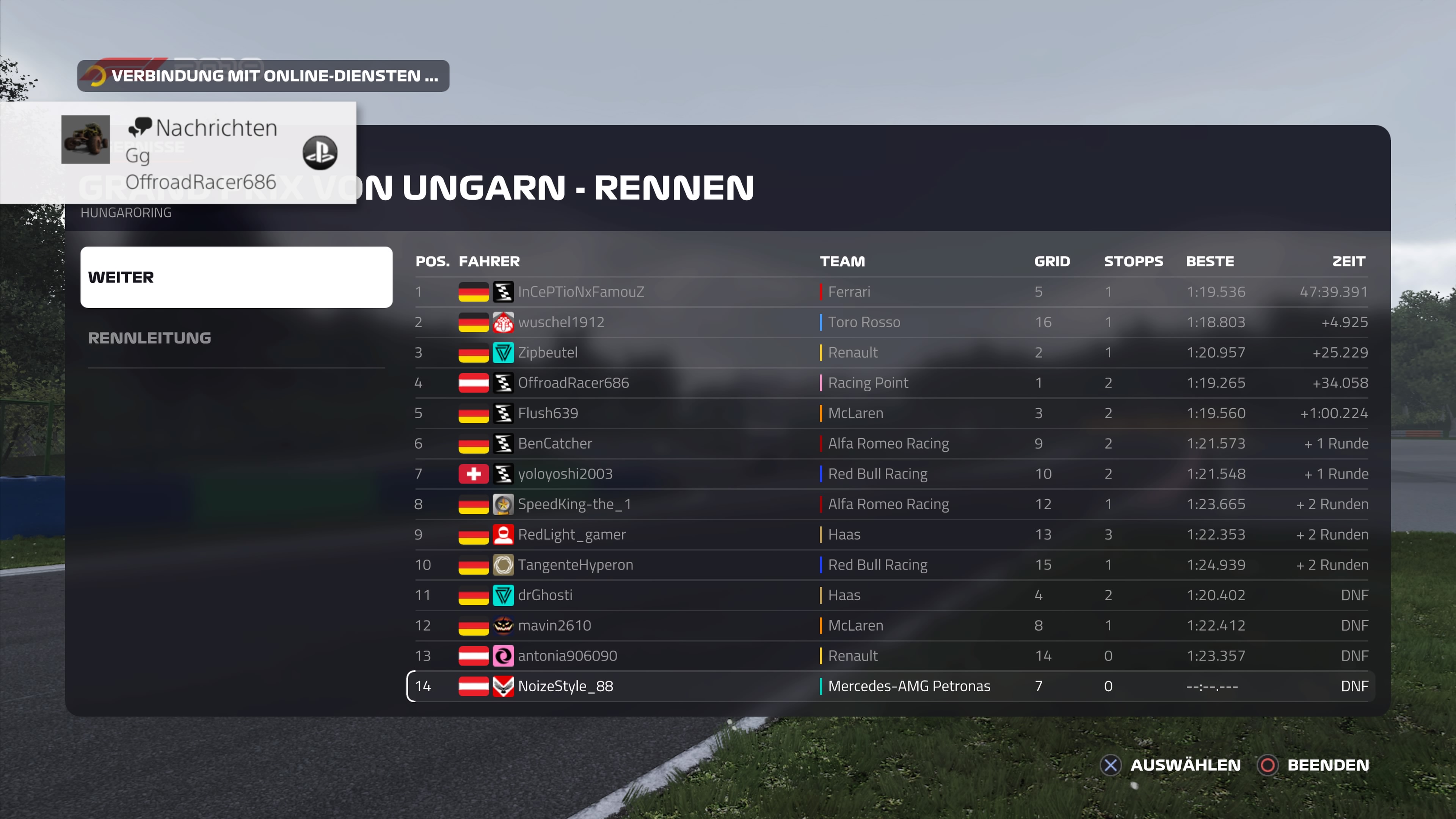Click the buggy avatar in the notification
Viewport: 1456px width, 819px height.
click(85, 140)
